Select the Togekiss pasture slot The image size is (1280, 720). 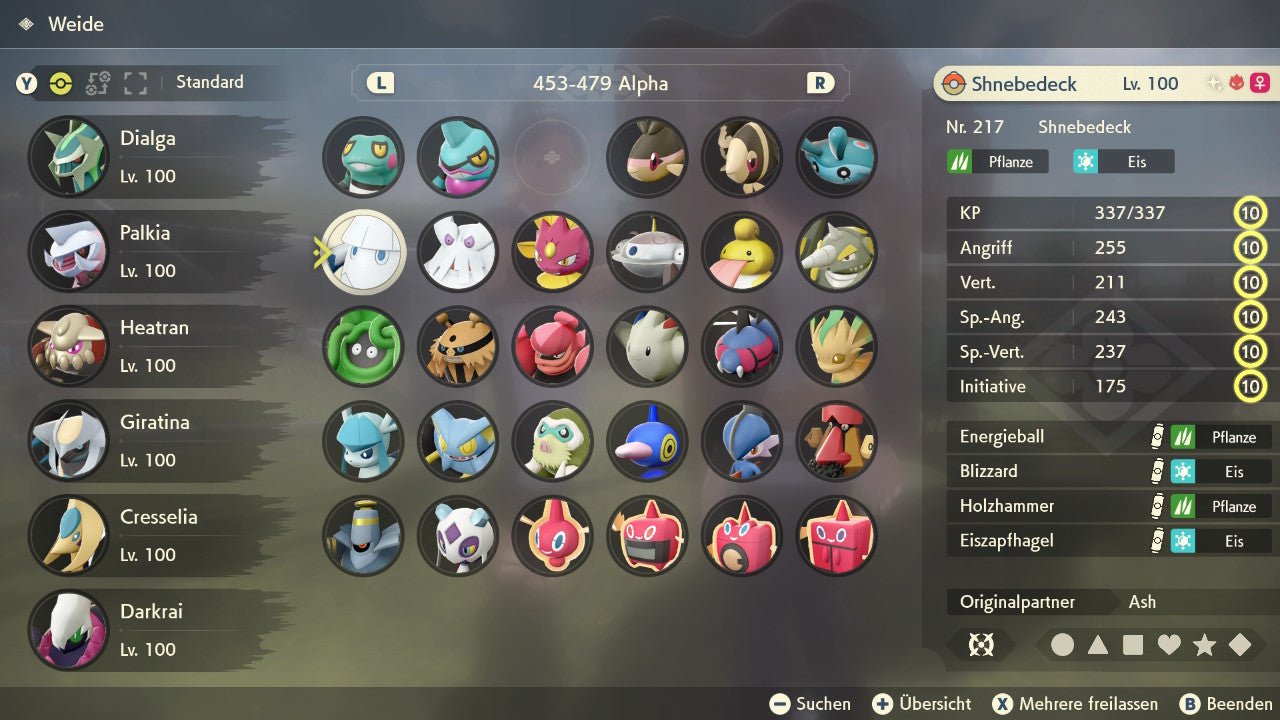click(647, 347)
